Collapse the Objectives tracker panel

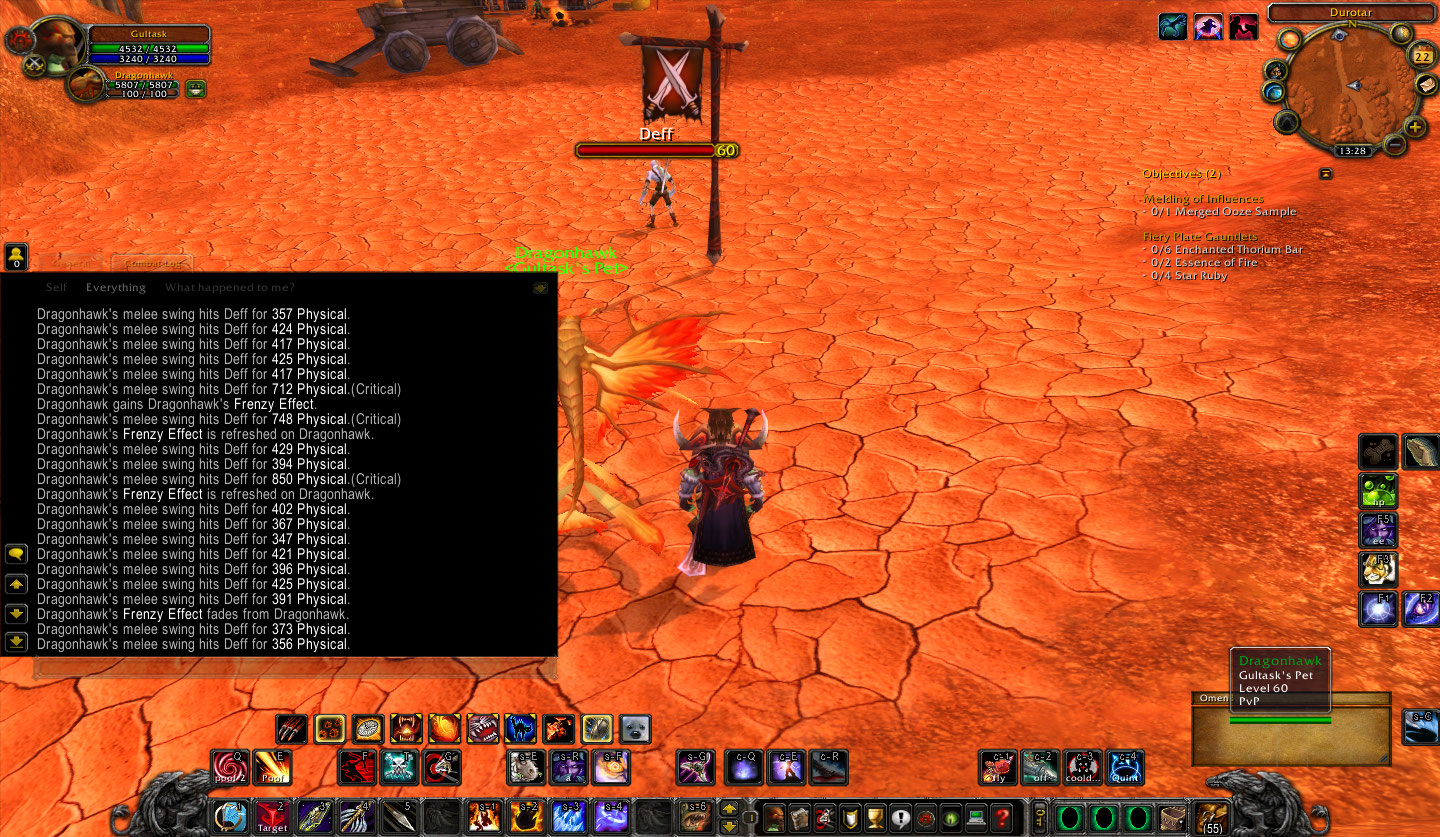(1326, 172)
